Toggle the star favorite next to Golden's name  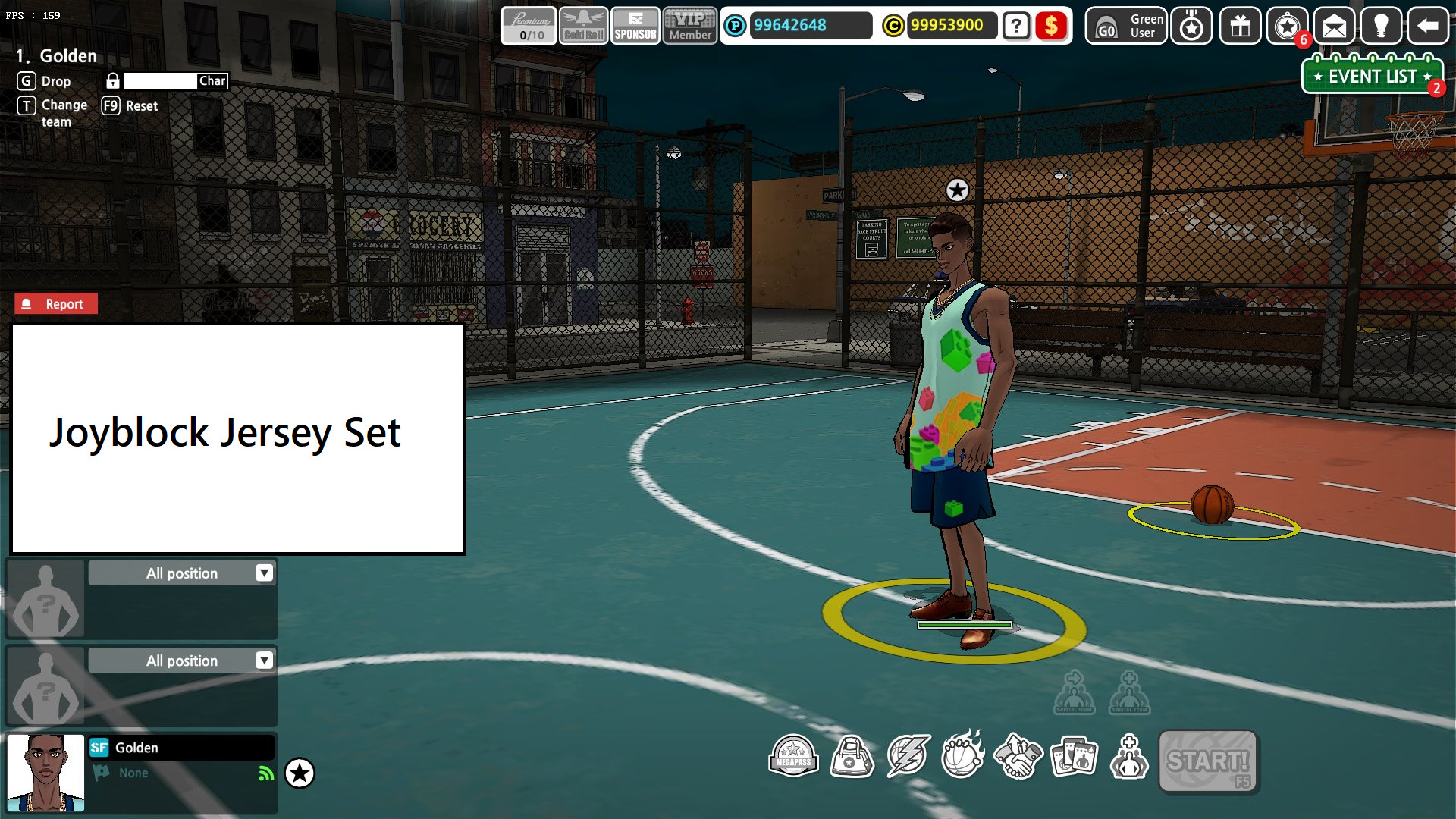300,773
